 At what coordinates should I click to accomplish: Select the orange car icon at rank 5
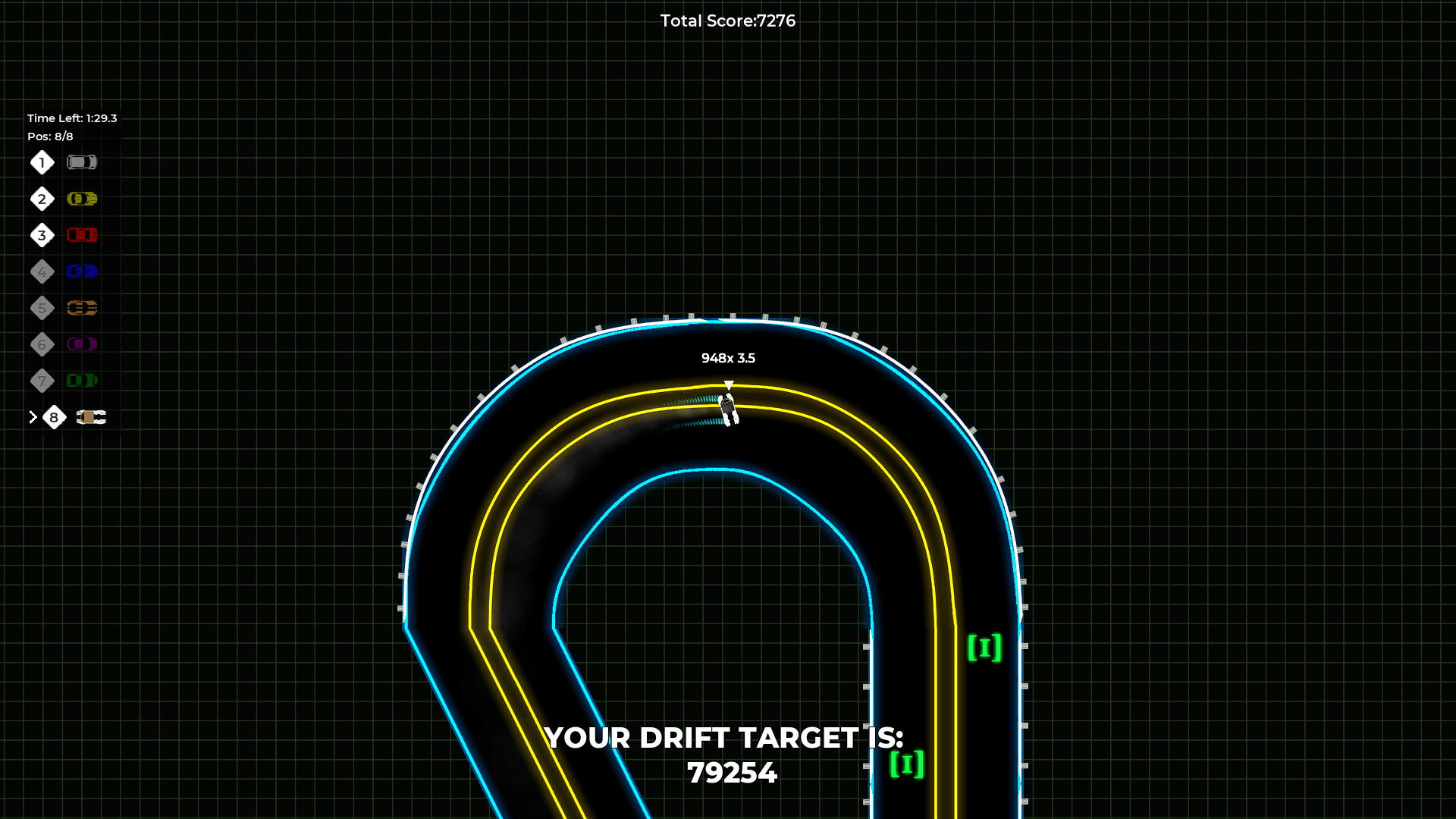81,308
